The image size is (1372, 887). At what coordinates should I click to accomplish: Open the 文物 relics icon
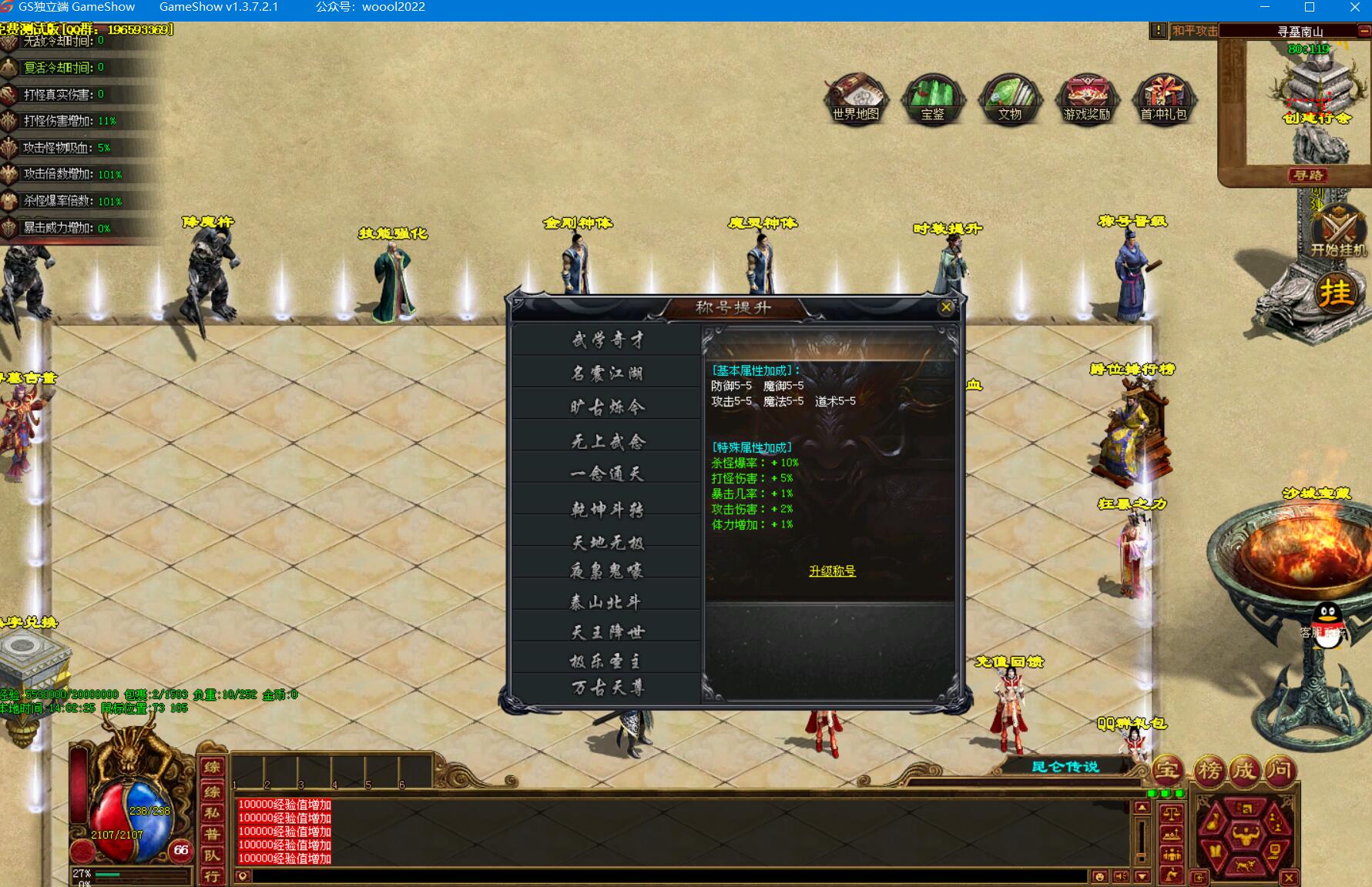click(1010, 99)
